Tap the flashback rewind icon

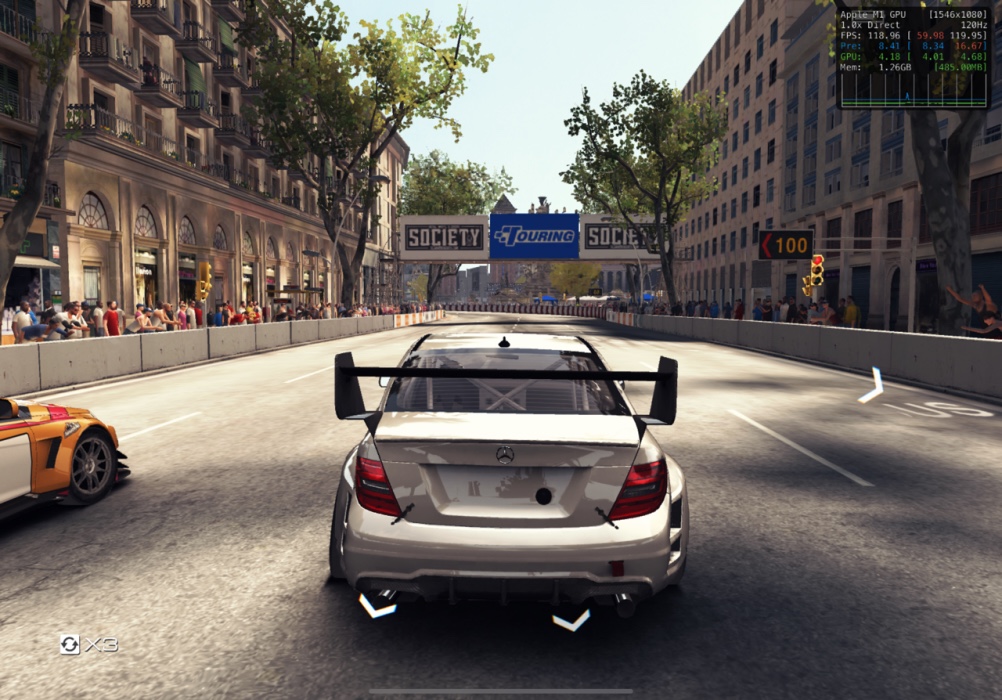(x=70, y=644)
